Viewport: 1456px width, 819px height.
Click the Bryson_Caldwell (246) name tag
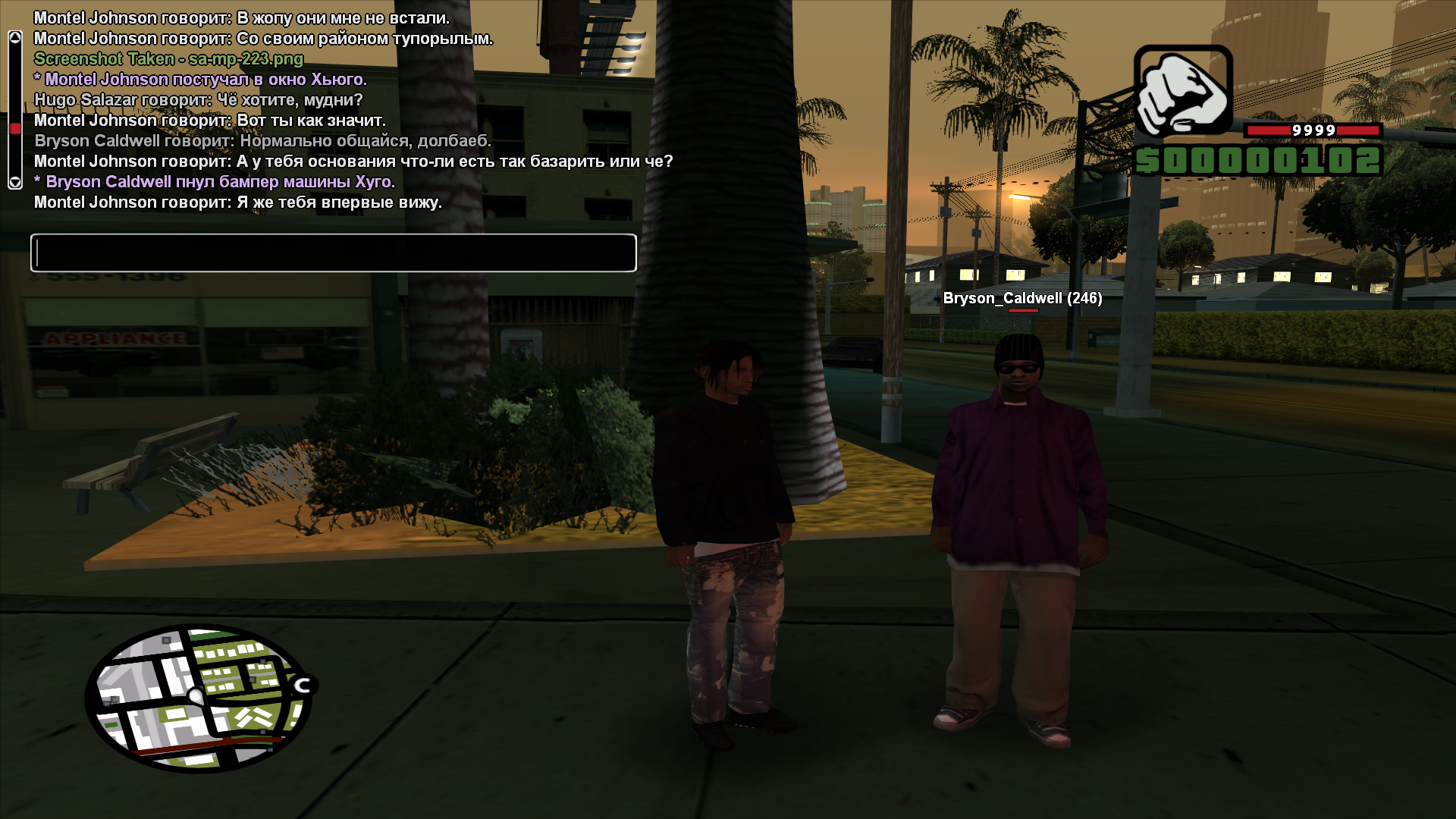[x=1022, y=298]
